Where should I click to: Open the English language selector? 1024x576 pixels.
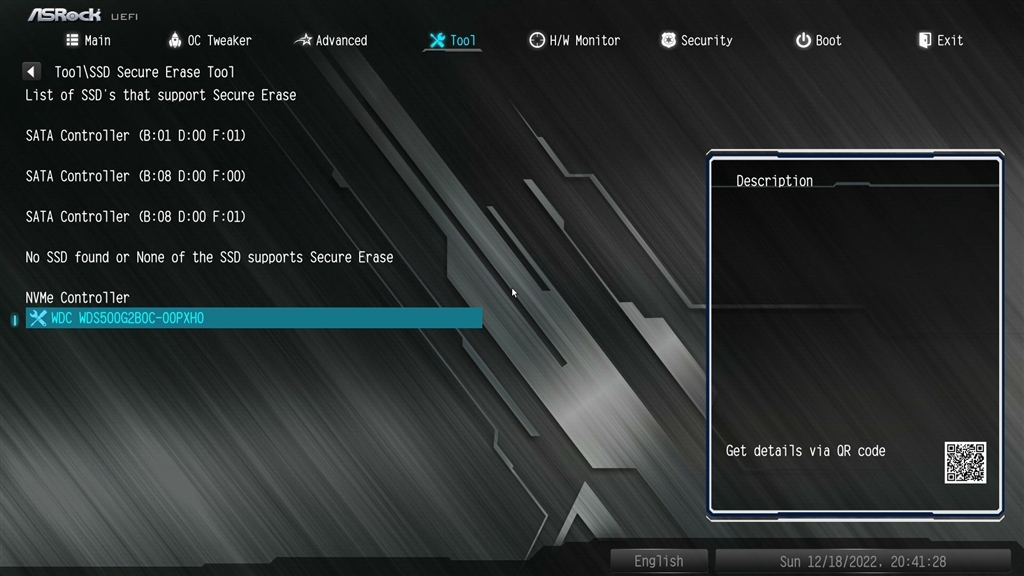659,561
